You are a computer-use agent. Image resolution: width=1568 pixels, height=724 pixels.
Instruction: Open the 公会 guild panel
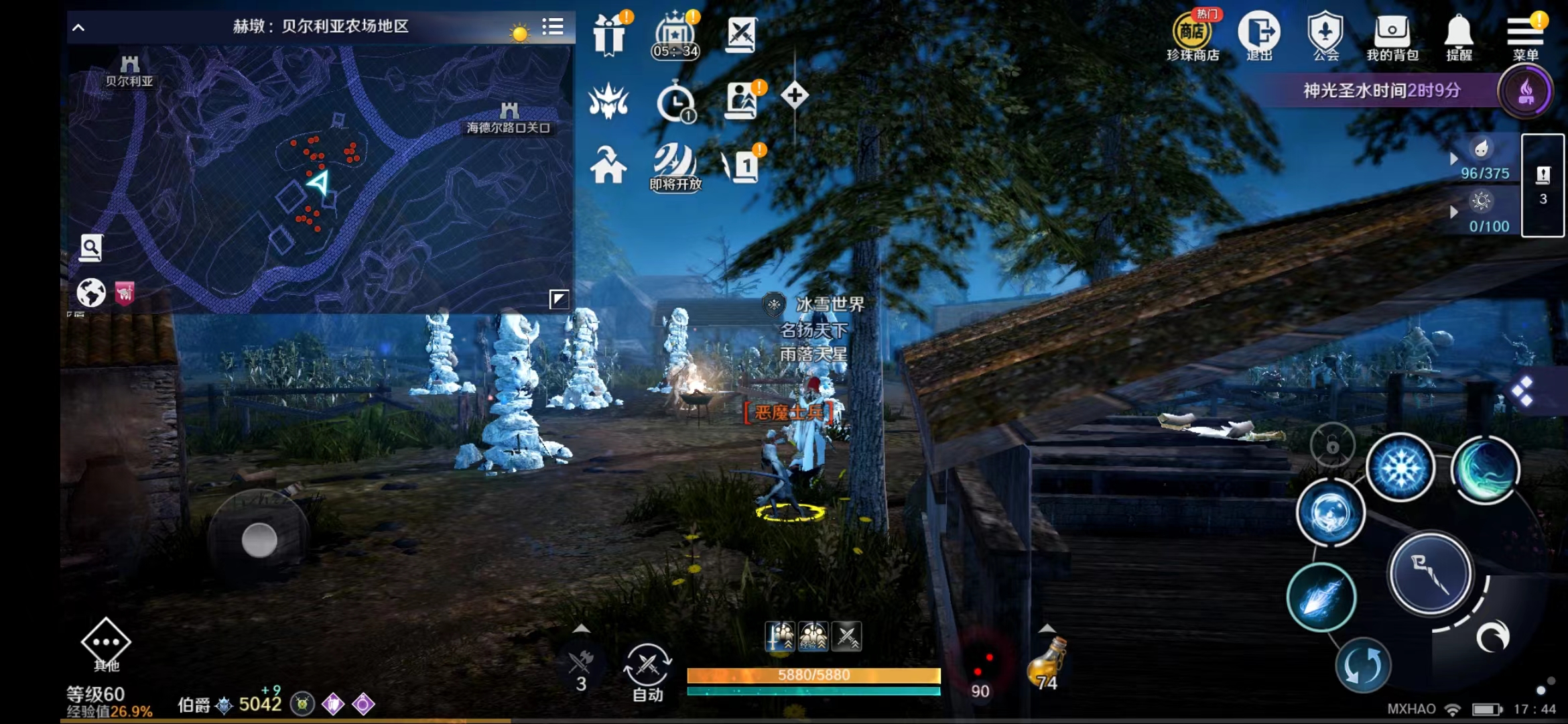(x=1324, y=29)
